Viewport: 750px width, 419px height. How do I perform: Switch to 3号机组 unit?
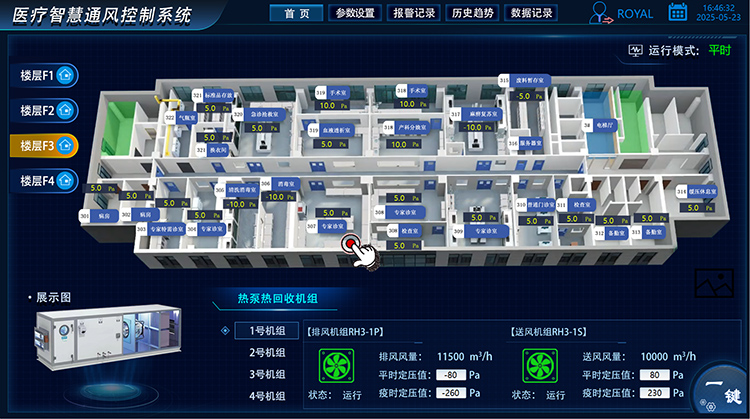click(x=267, y=375)
